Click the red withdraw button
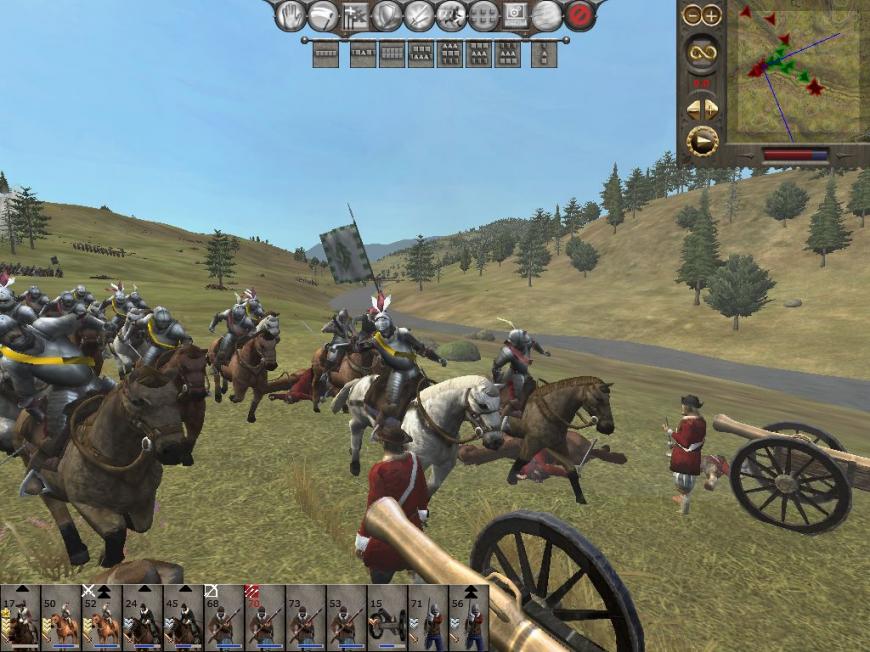This screenshot has height=652, width=870. click(579, 15)
